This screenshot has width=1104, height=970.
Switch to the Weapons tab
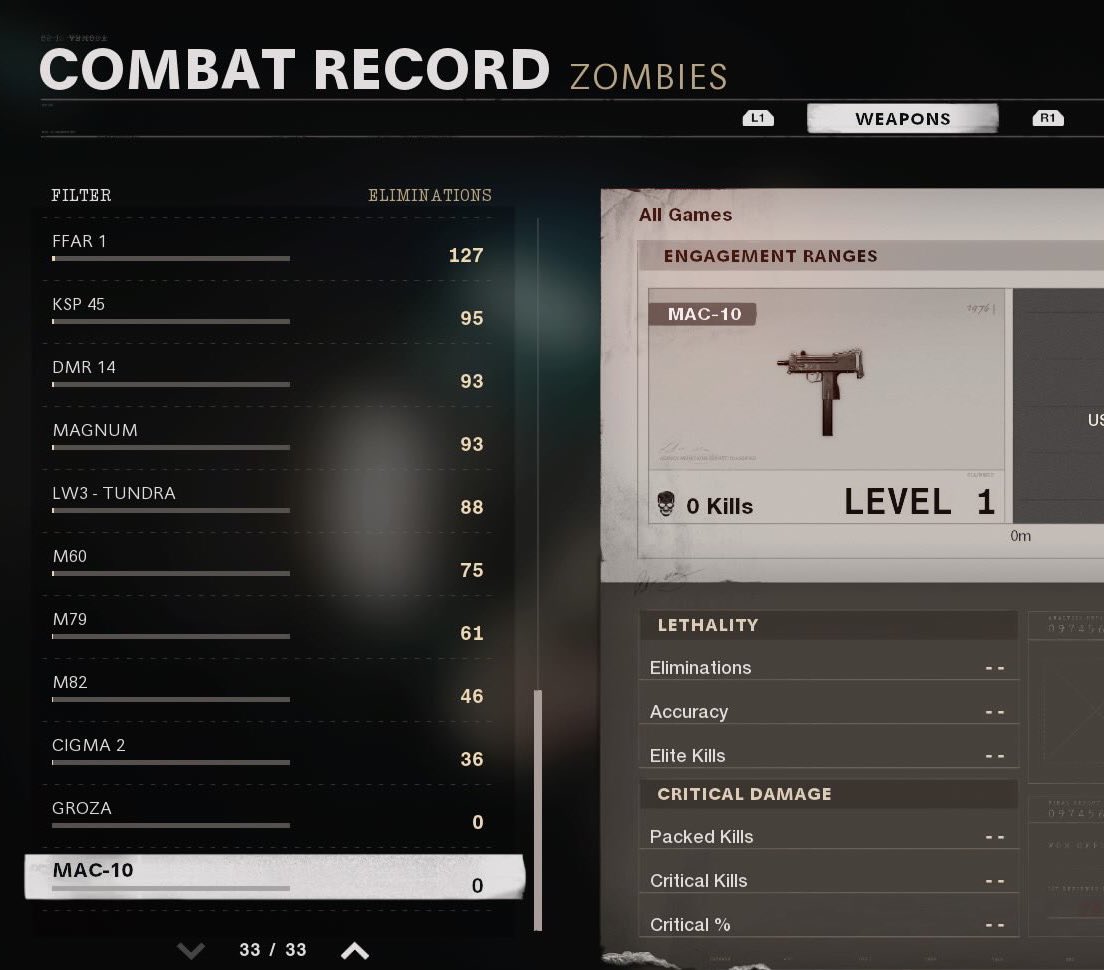pos(902,119)
